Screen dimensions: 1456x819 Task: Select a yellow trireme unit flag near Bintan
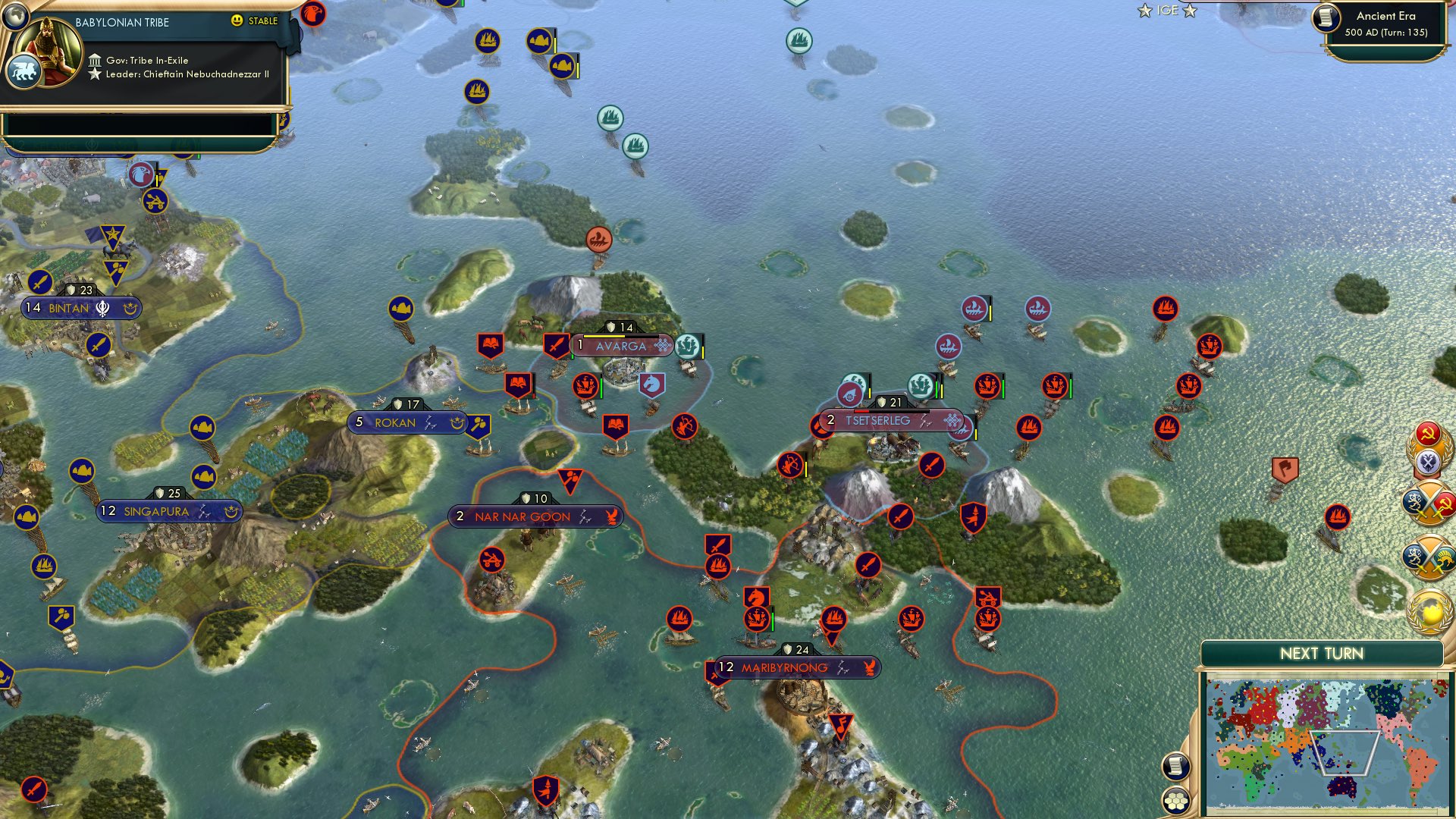coord(44,564)
